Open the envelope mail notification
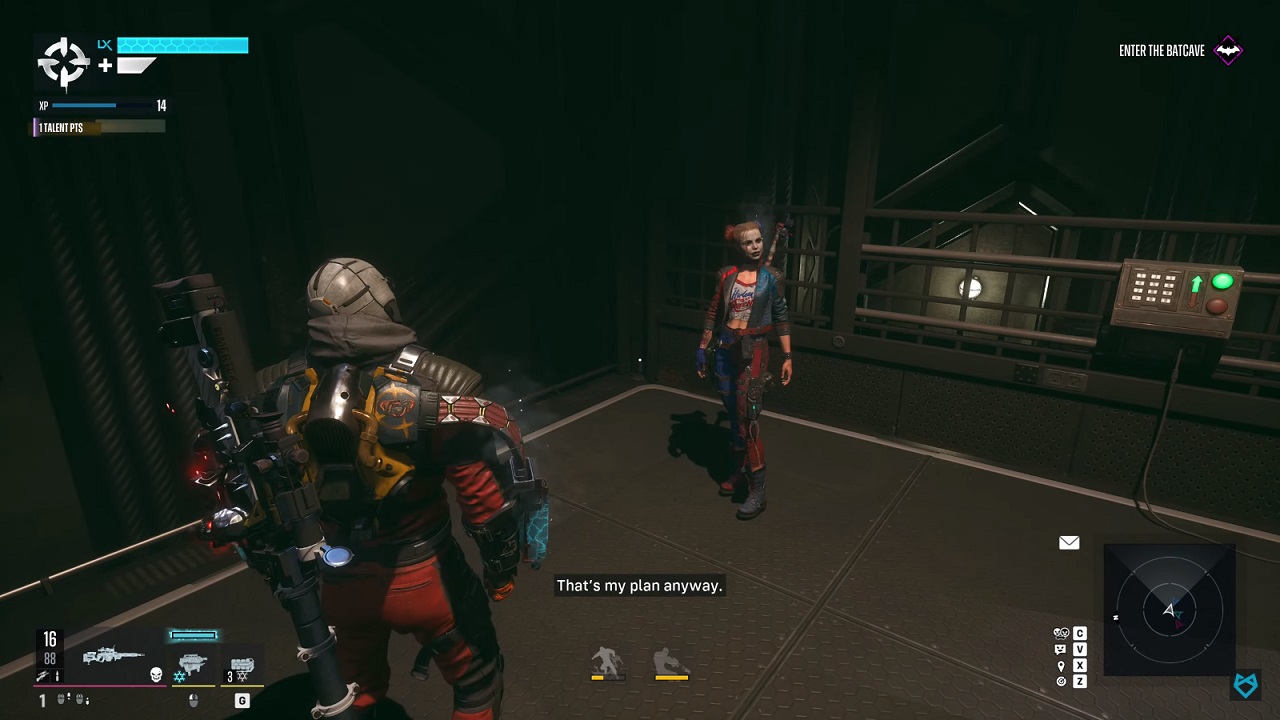The height and width of the screenshot is (720, 1280). (1069, 543)
